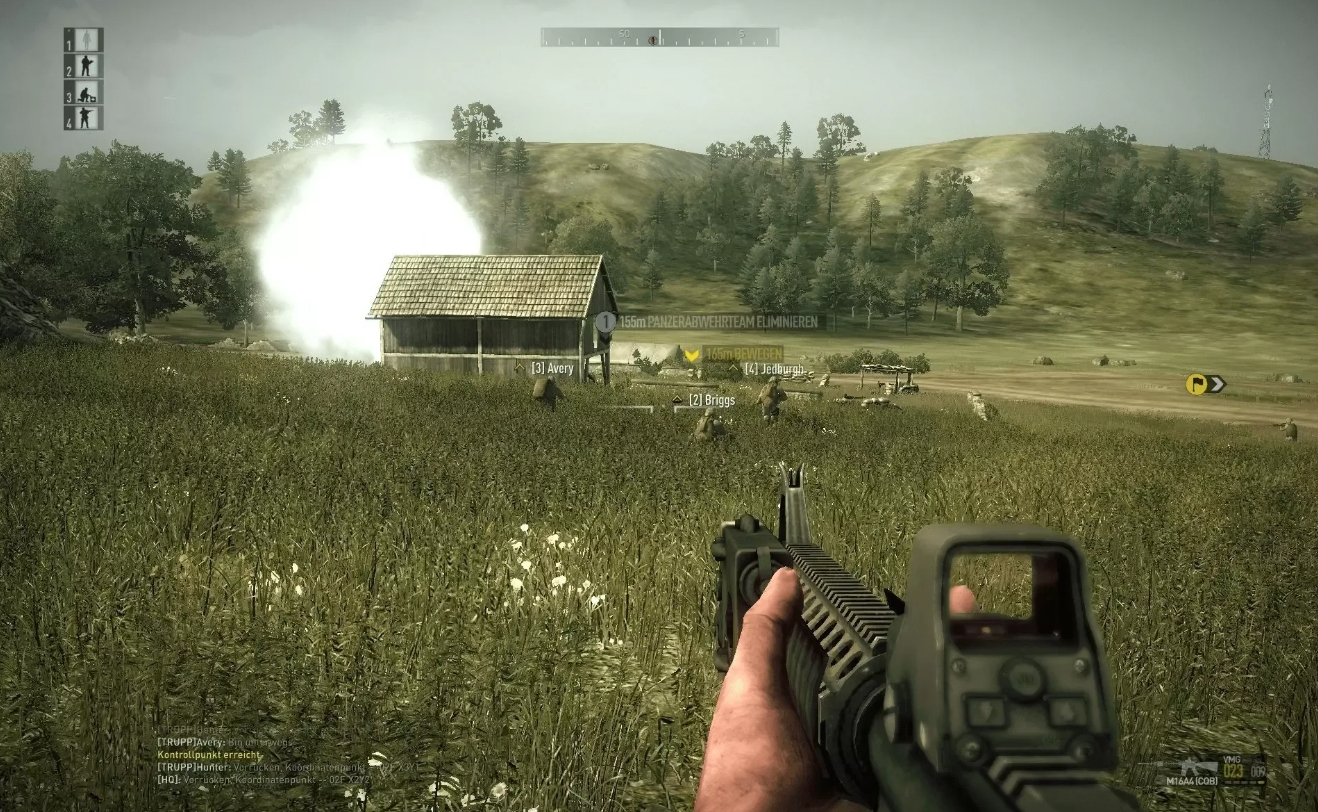Click the yellow BEWEGEN waypoint chevron
This screenshot has width=1318, height=812.
[x=690, y=352]
